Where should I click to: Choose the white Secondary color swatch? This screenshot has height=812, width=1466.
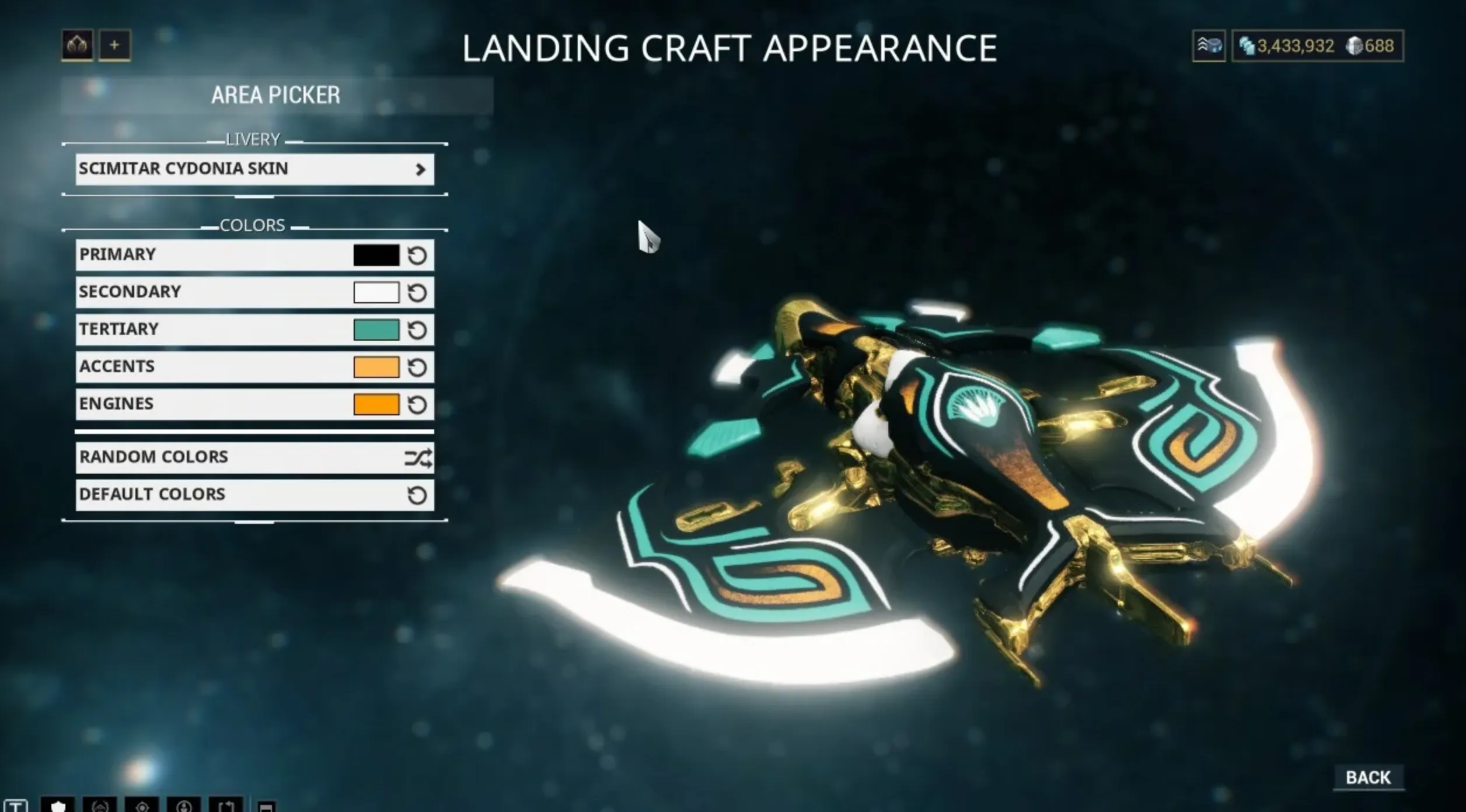tap(376, 293)
